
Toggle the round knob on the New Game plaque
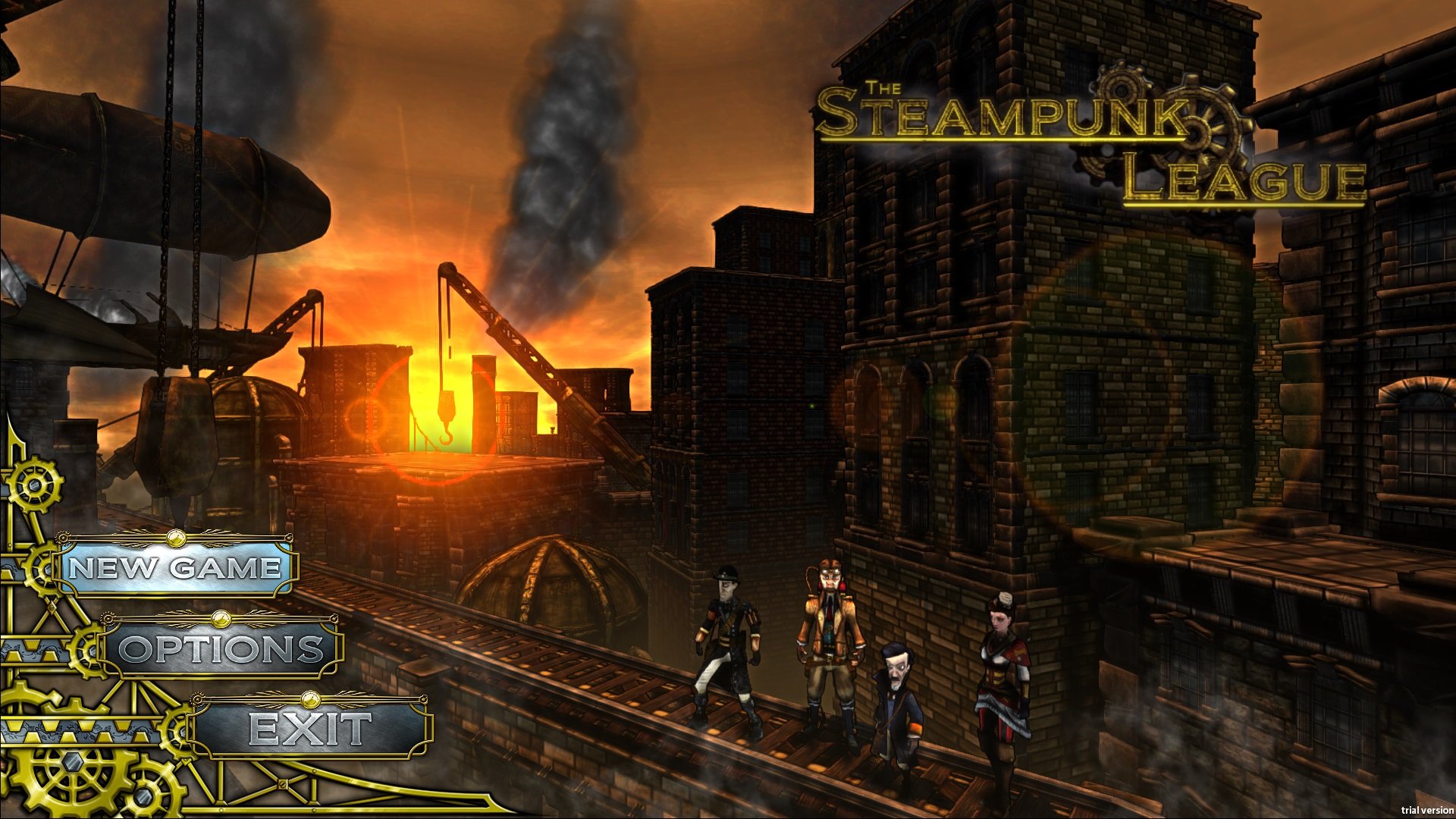[177, 538]
